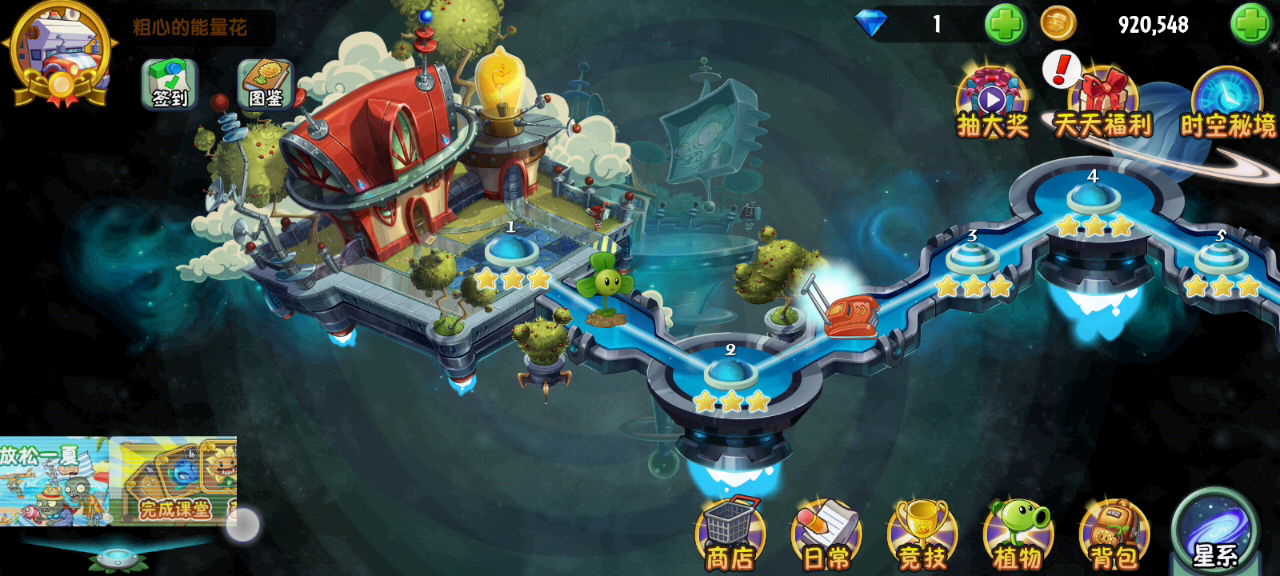Add more blue diamonds
The image size is (1280, 576).
click(x=1004, y=24)
